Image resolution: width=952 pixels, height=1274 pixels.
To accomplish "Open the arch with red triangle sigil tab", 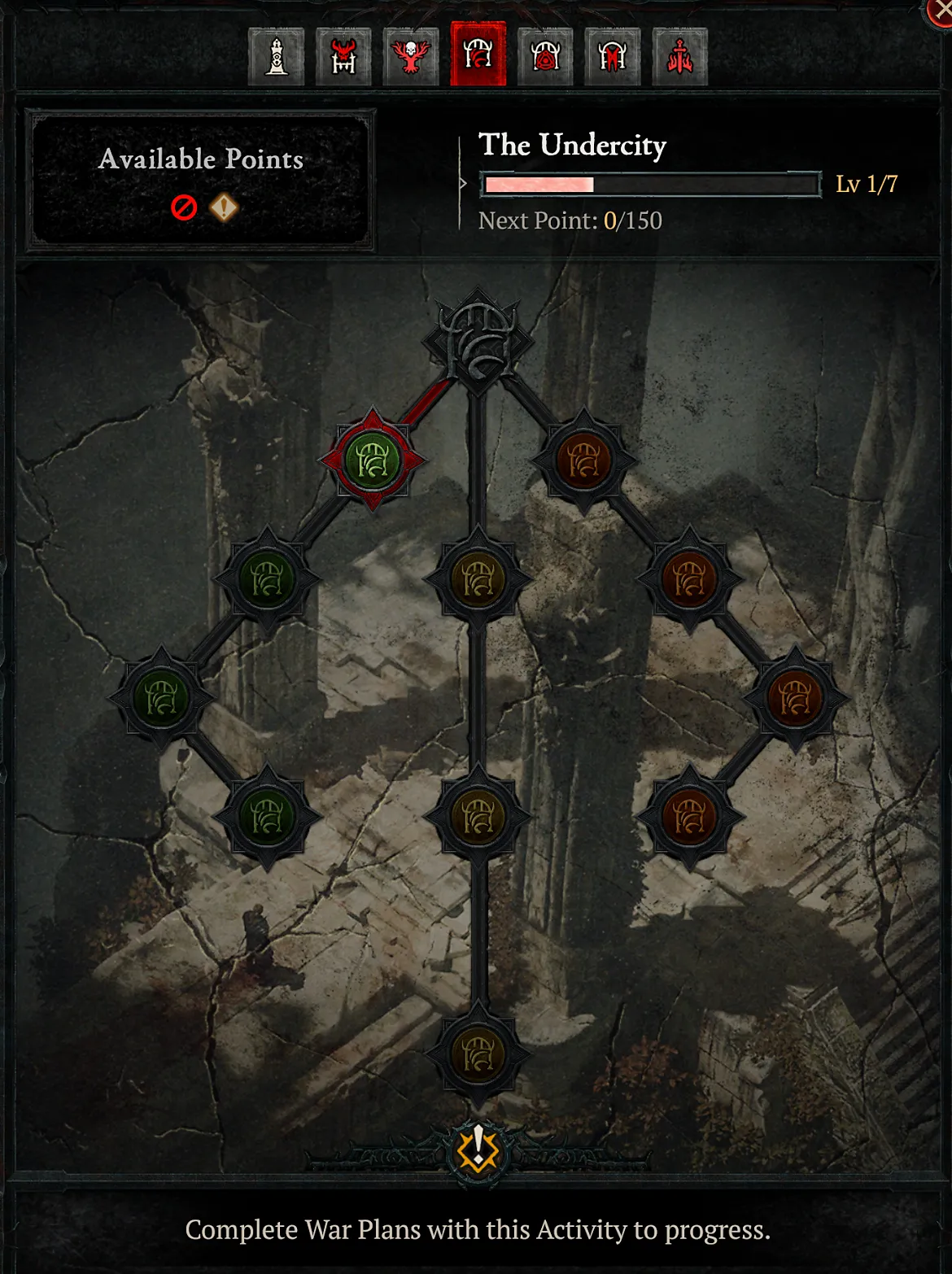I will 545,57.
